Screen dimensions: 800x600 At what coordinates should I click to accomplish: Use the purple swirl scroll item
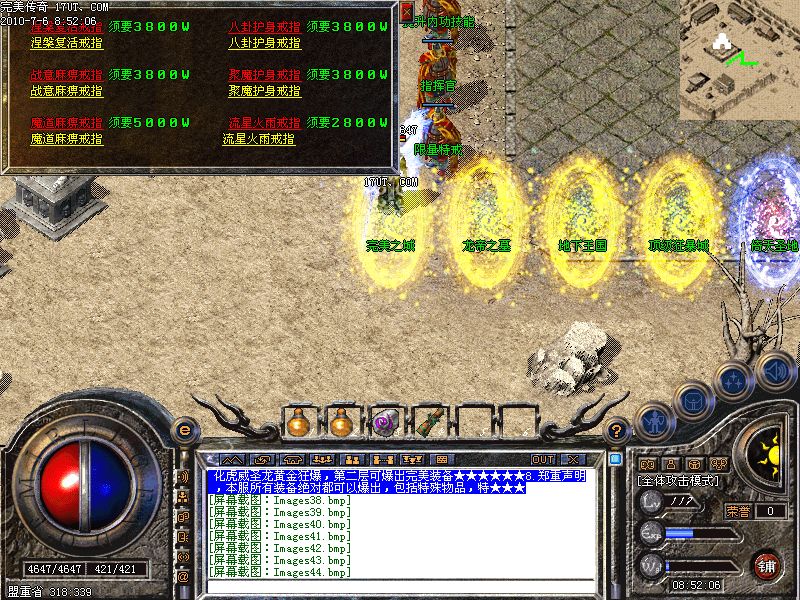pyautogui.click(x=384, y=423)
